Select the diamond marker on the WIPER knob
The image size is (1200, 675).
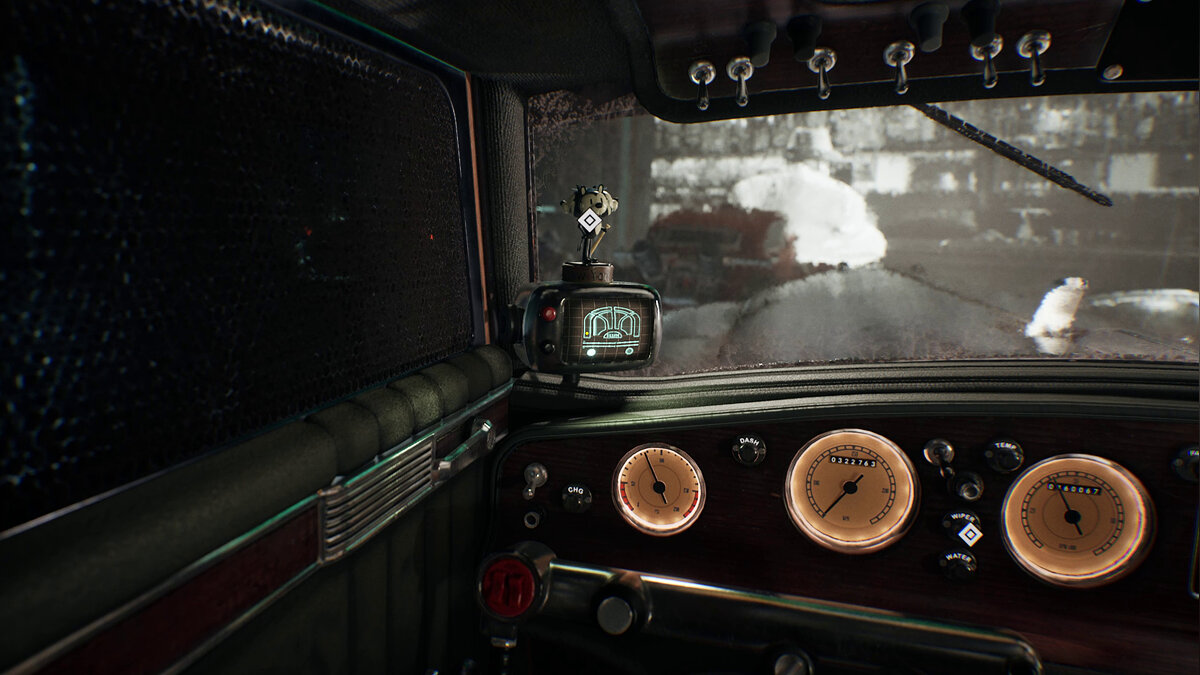[x=969, y=534]
